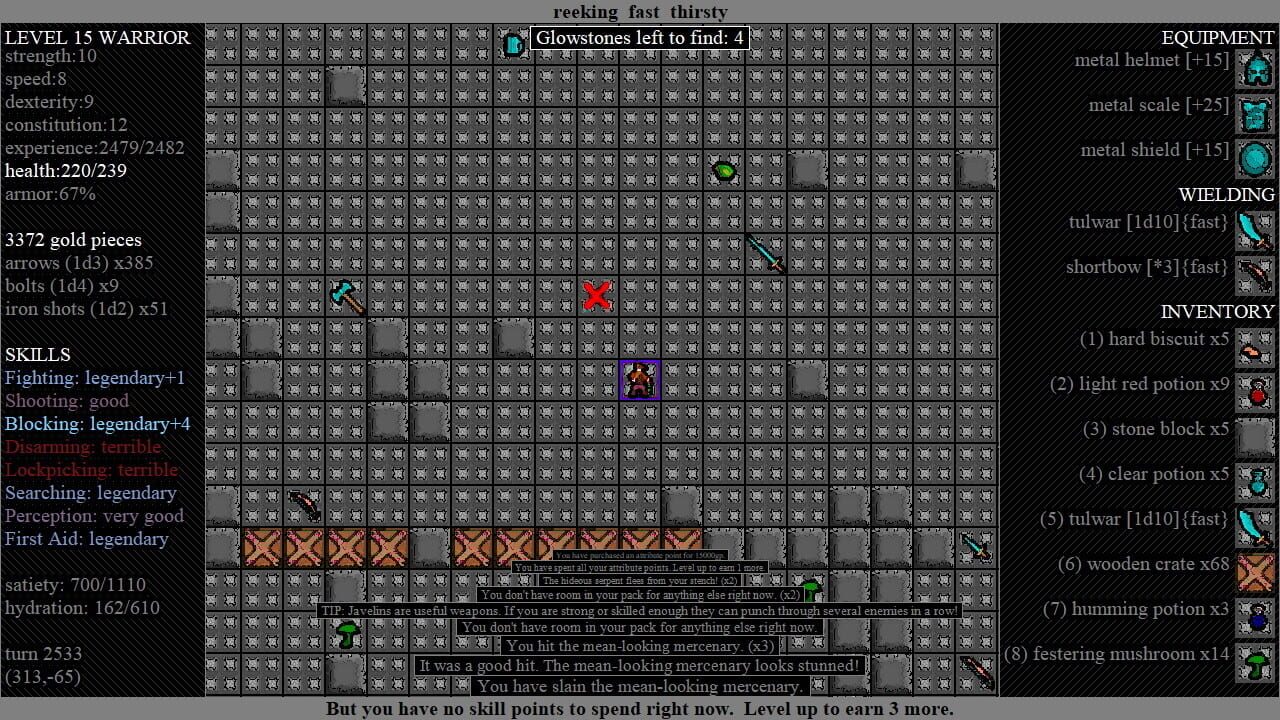
Task: Click the thirsty status indicator
Action: point(699,12)
